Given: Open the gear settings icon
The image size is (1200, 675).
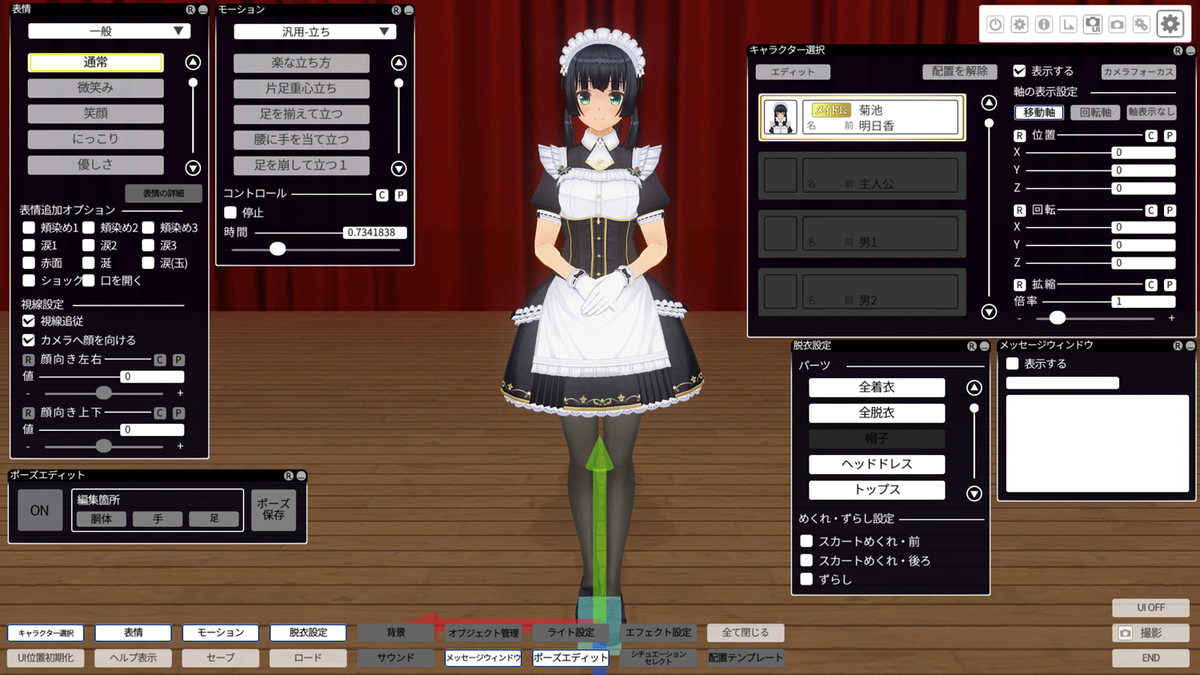Looking at the screenshot, I should pyautogui.click(x=1169, y=24).
